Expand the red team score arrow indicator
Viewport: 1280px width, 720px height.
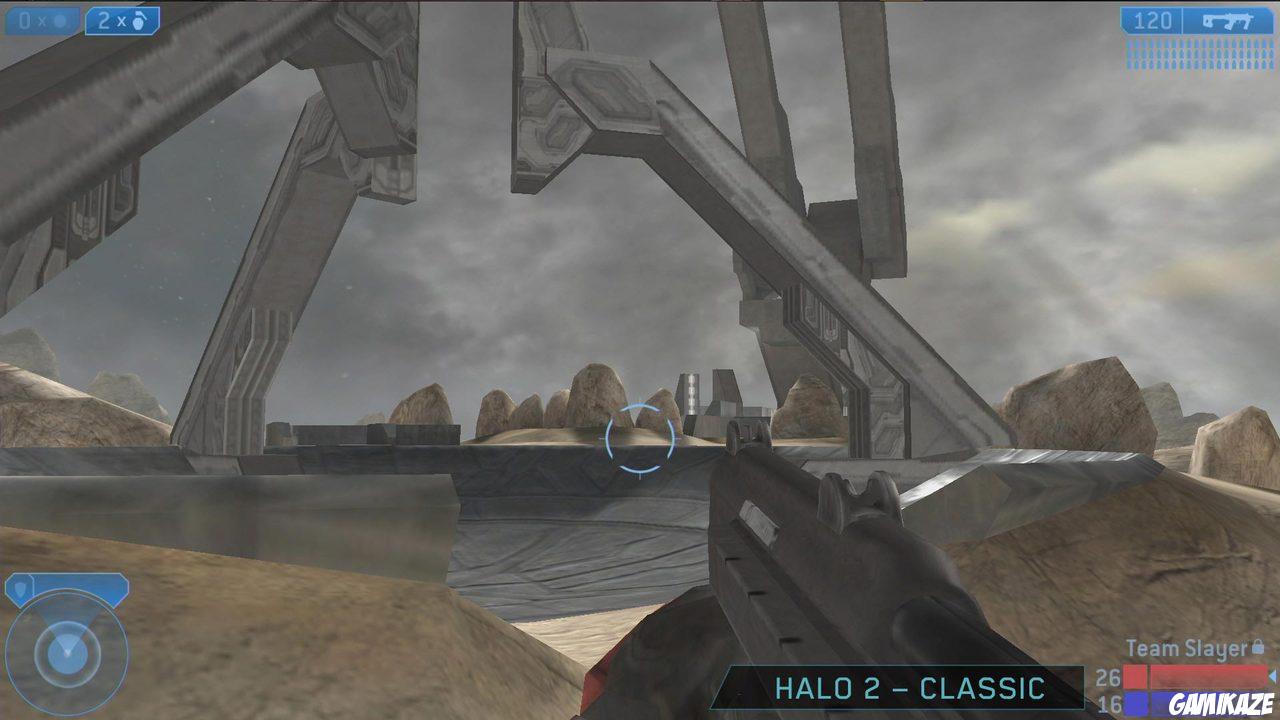tap(1272, 677)
